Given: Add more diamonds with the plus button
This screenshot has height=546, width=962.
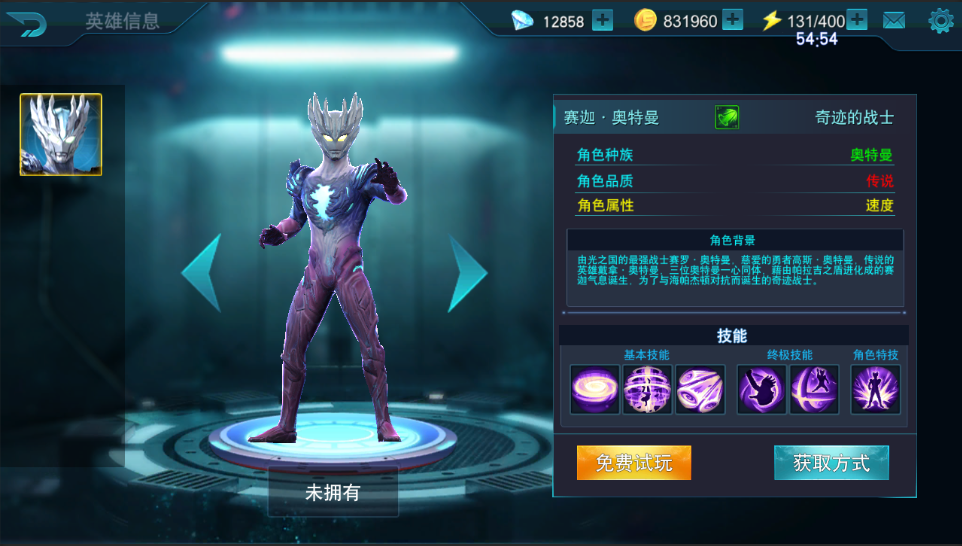Looking at the screenshot, I should 602,20.
